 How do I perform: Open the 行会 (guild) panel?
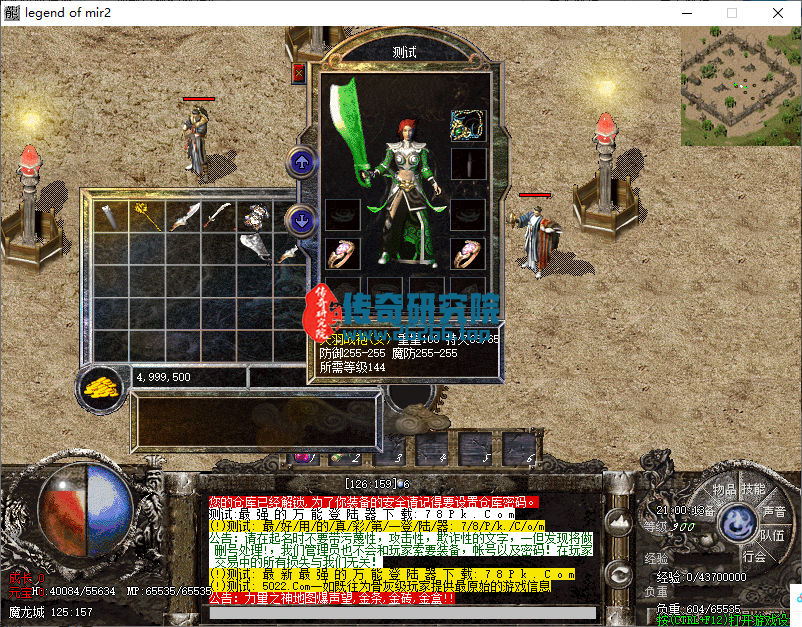coord(755,557)
